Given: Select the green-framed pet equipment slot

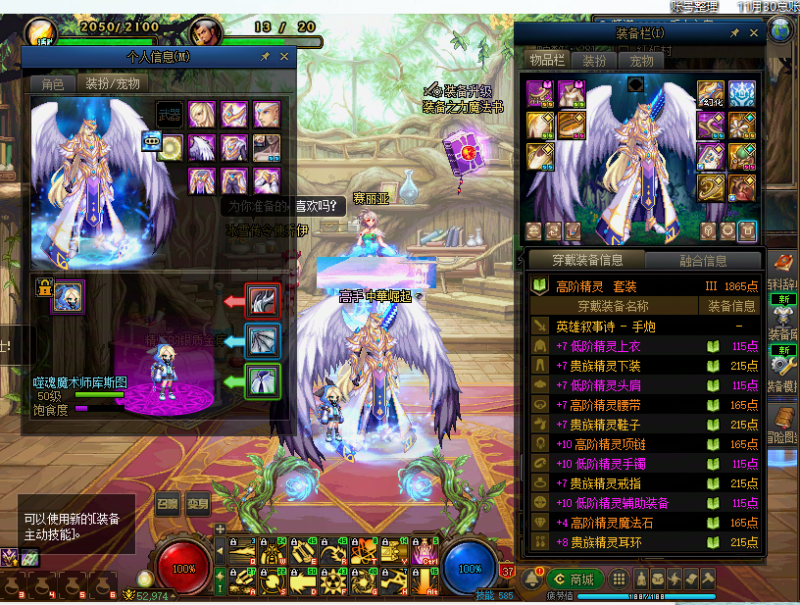Looking at the screenshot, I should pos(262,381).
